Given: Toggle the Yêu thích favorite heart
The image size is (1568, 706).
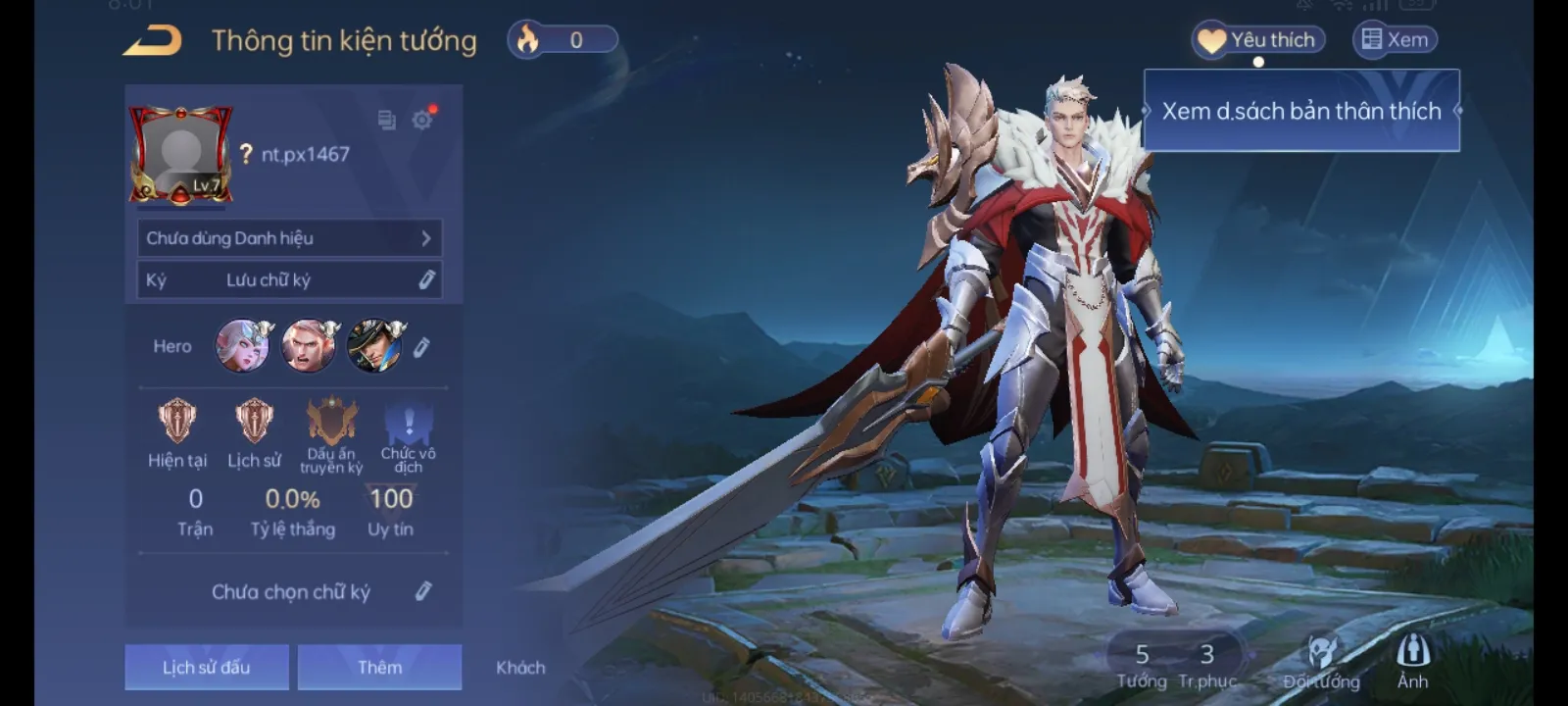Looking at the screenshot, I should click(1257, 39).
